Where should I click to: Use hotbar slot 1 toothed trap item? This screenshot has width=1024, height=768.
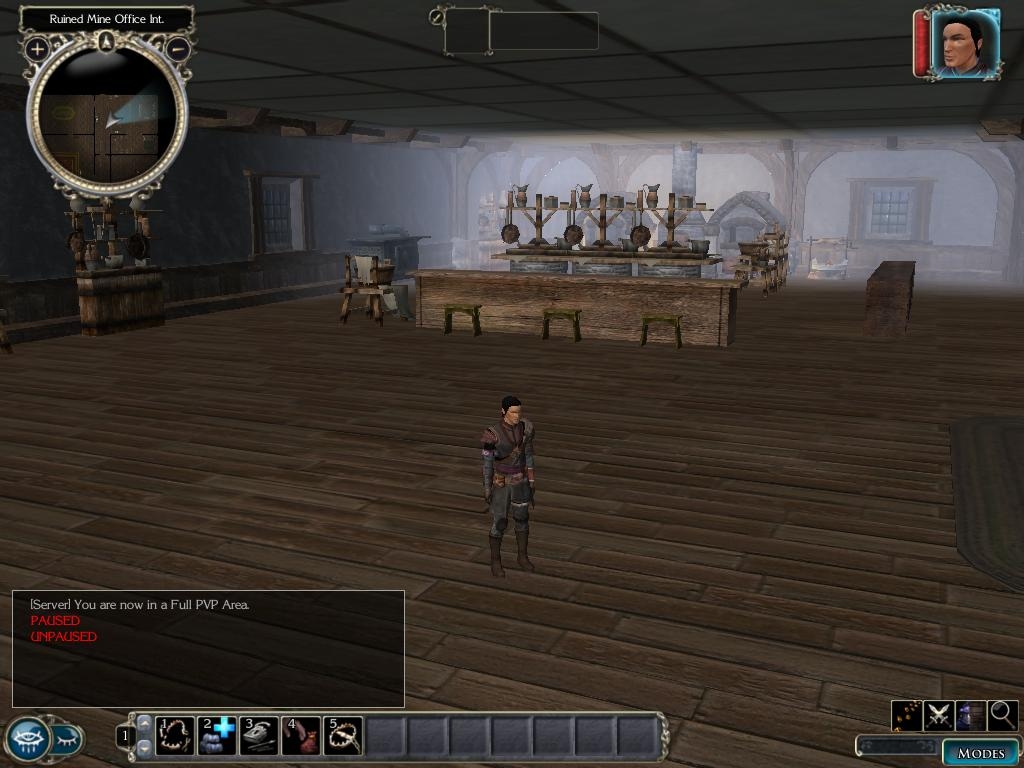pyautogui.click(x=175, y=736)
